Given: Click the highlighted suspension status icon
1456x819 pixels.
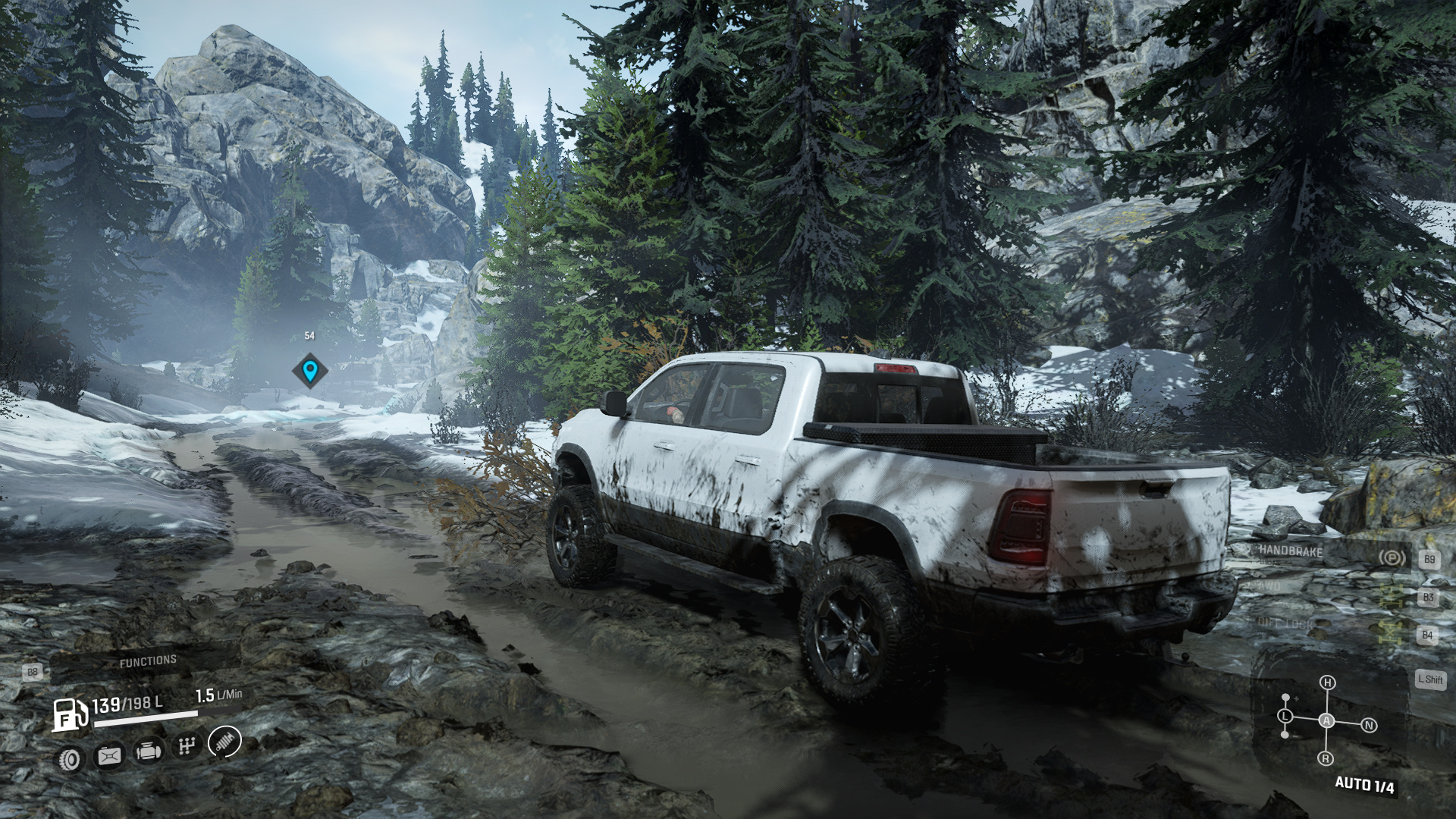Looking at the screenshot, I should [x=224, y=741].
